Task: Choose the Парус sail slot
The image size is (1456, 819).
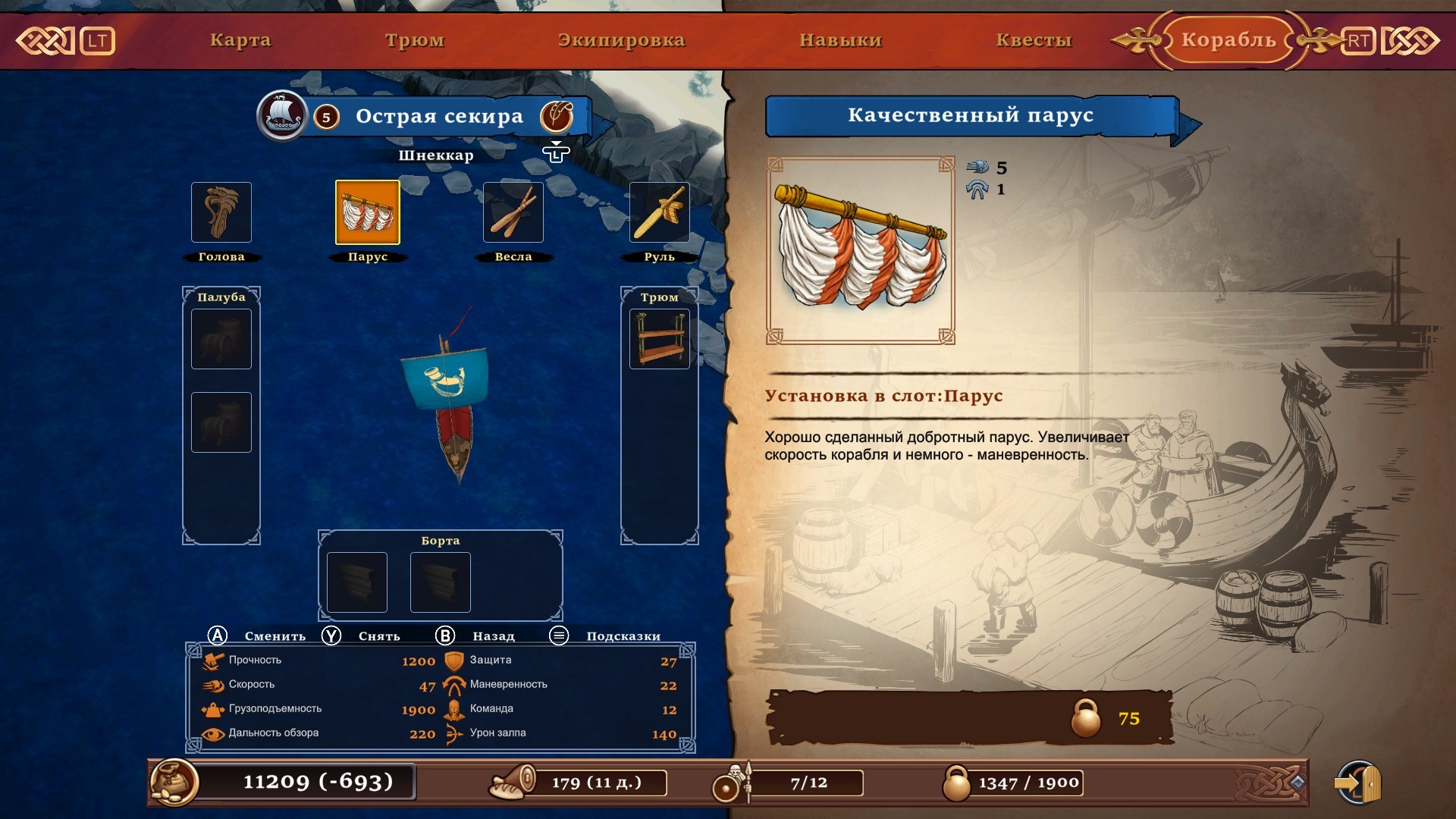Action: (368, 212)
